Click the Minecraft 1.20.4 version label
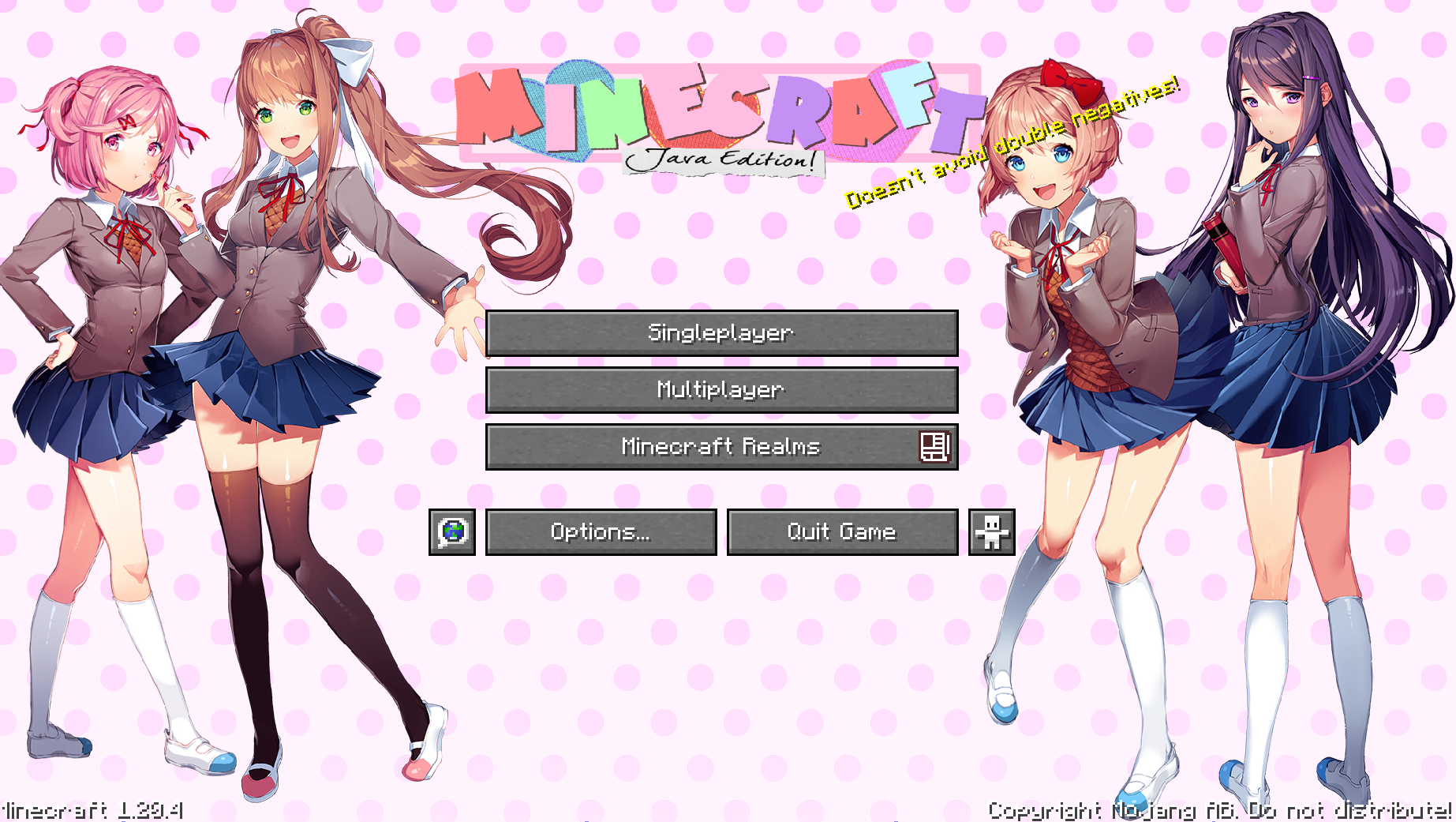 (91, 808)
